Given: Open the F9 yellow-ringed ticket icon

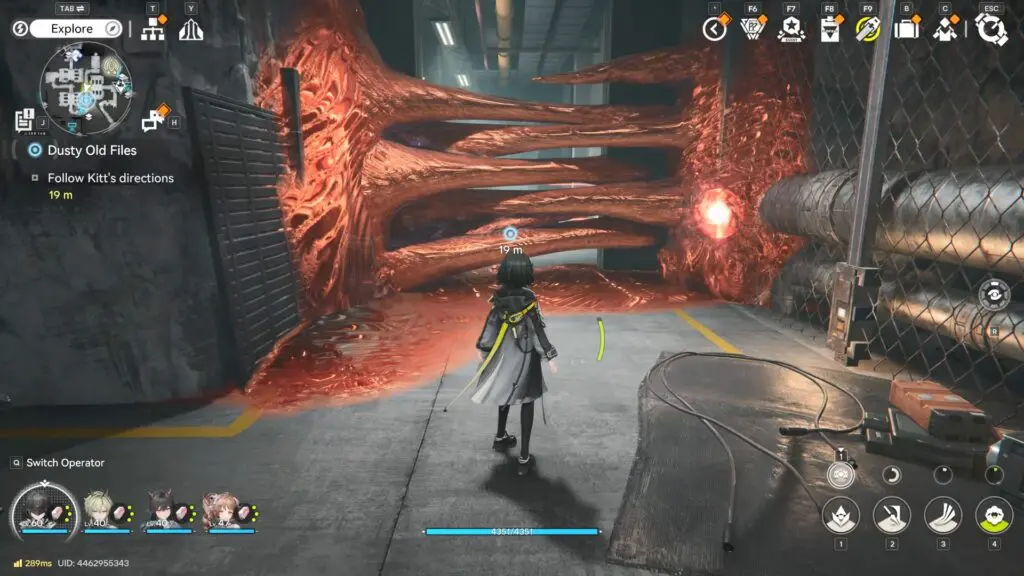Looking at the screenshot, I should point(867,29).
